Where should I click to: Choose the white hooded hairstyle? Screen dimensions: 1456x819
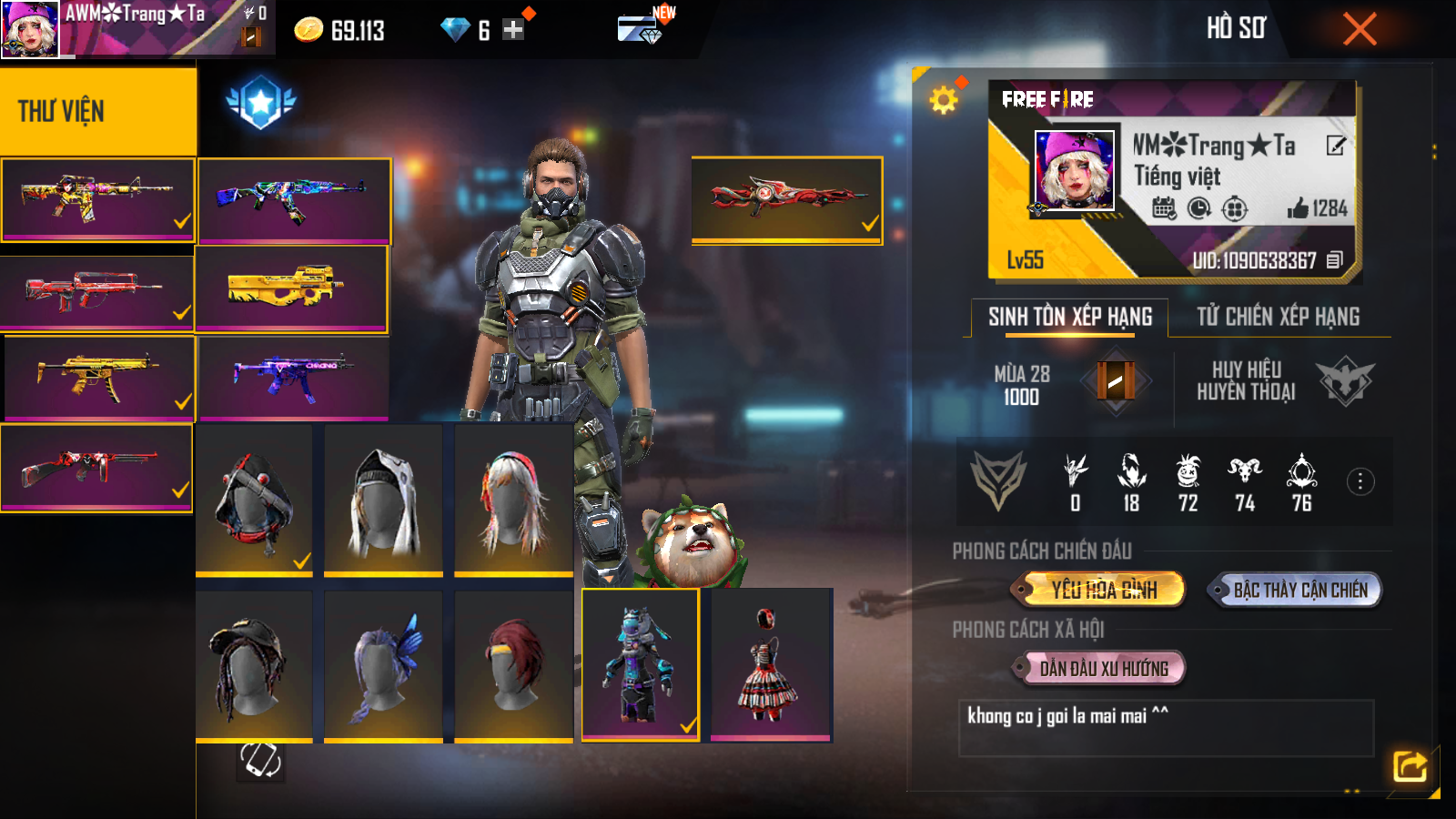[x=383, y=500]
